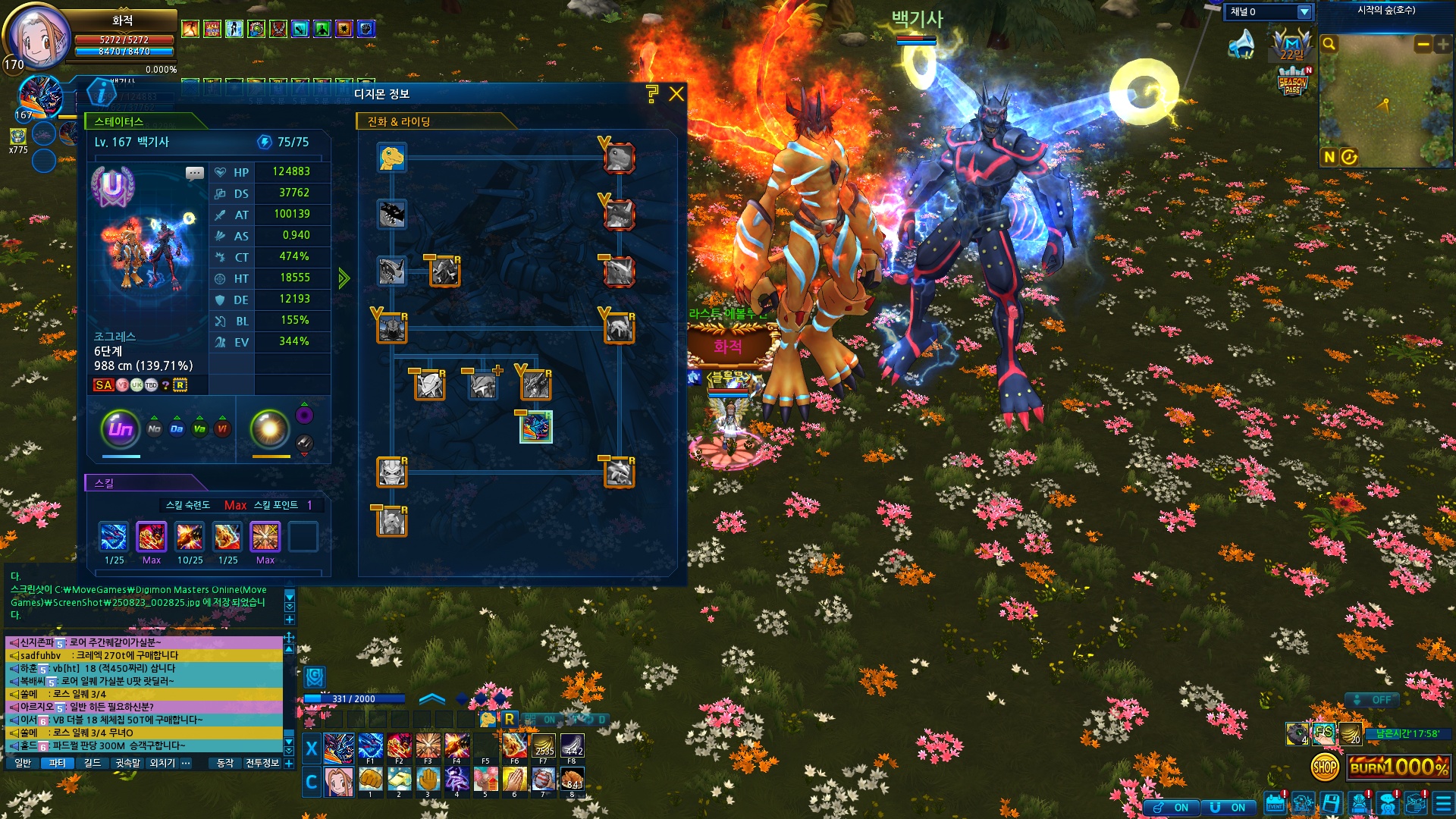Select the 전투정보 chat tab
Screen dimensions: 1456x819
click(262, 763)
